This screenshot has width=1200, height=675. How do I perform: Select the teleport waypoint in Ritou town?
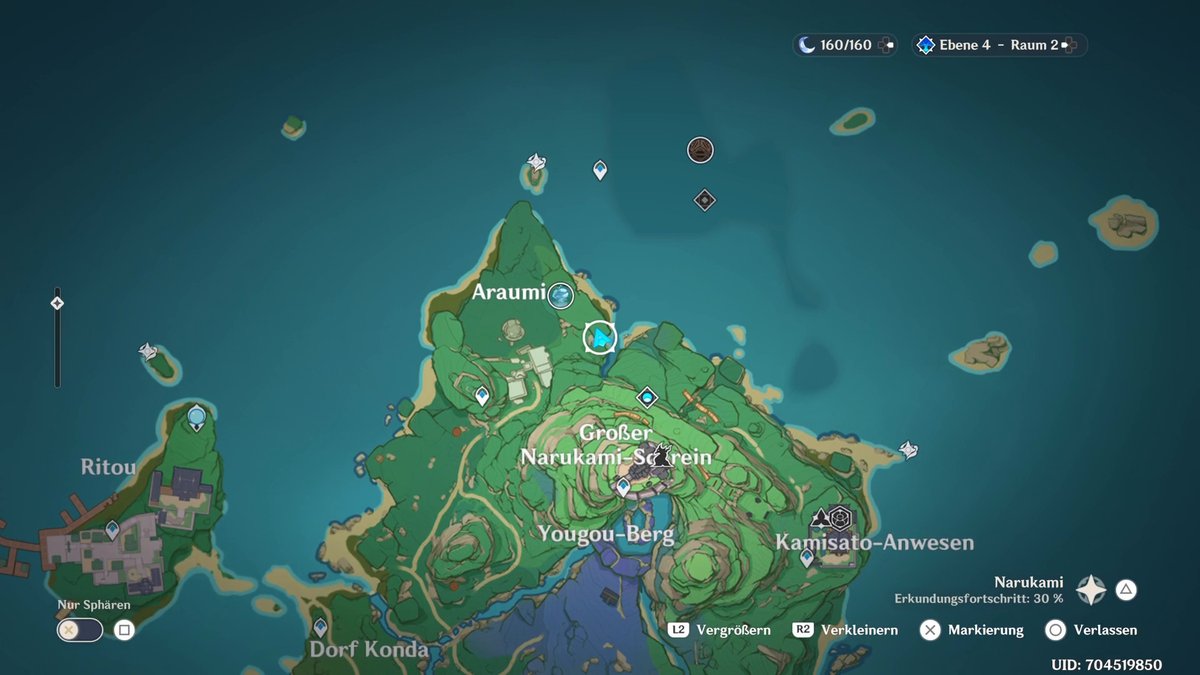[112, 529]
